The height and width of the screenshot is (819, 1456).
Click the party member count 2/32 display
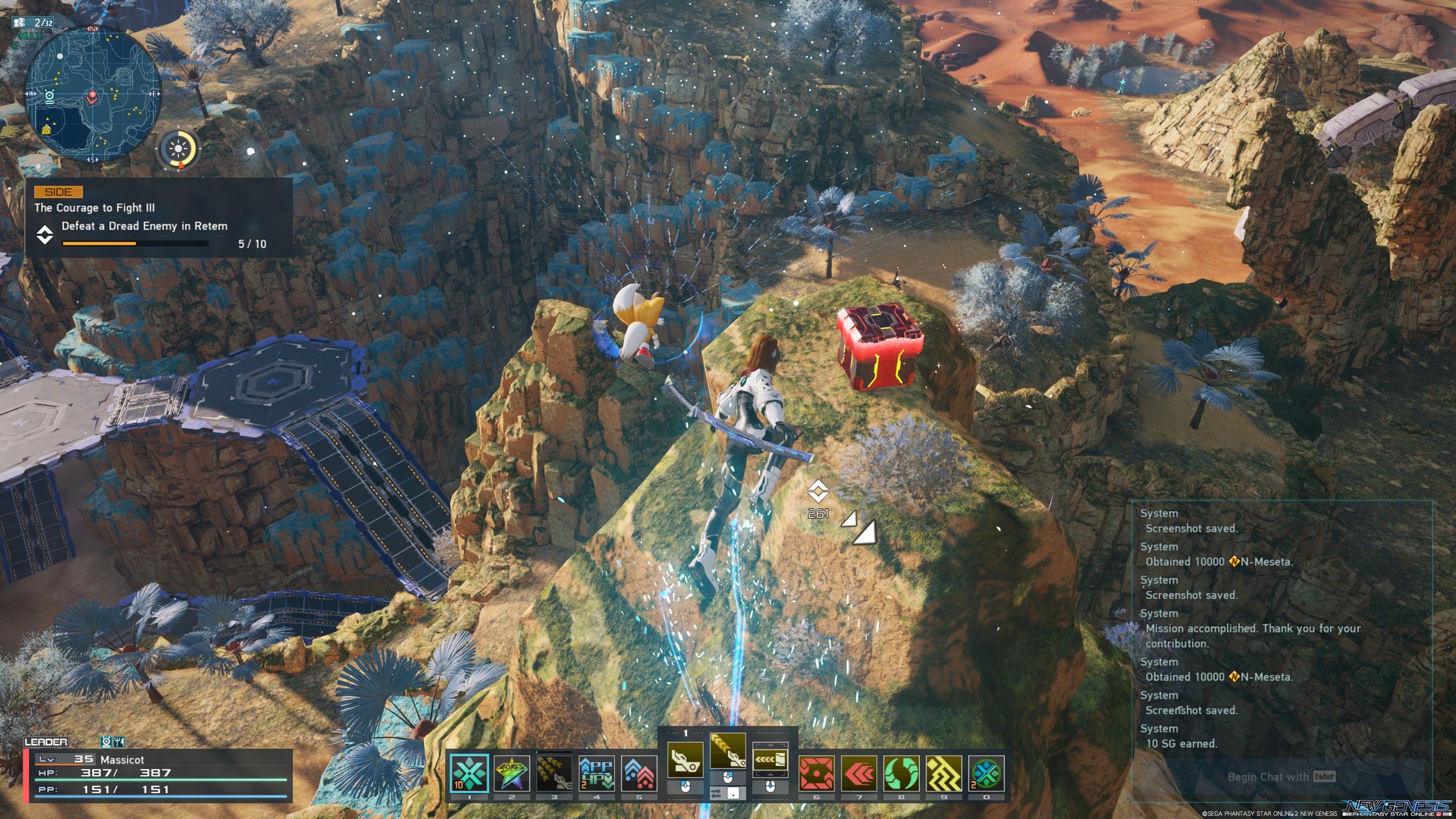33,22
